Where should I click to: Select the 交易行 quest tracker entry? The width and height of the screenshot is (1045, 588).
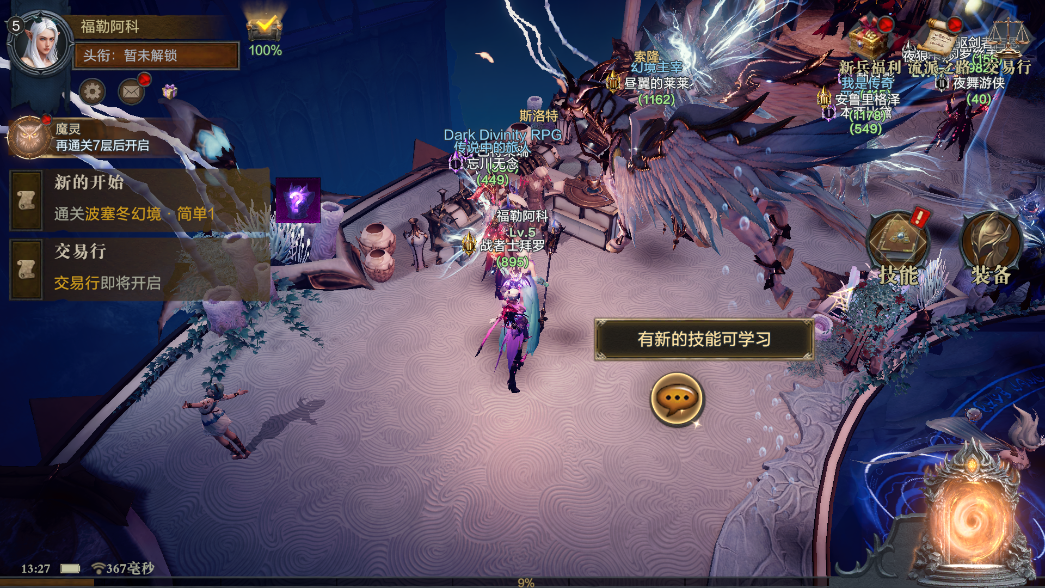point(140,268)
